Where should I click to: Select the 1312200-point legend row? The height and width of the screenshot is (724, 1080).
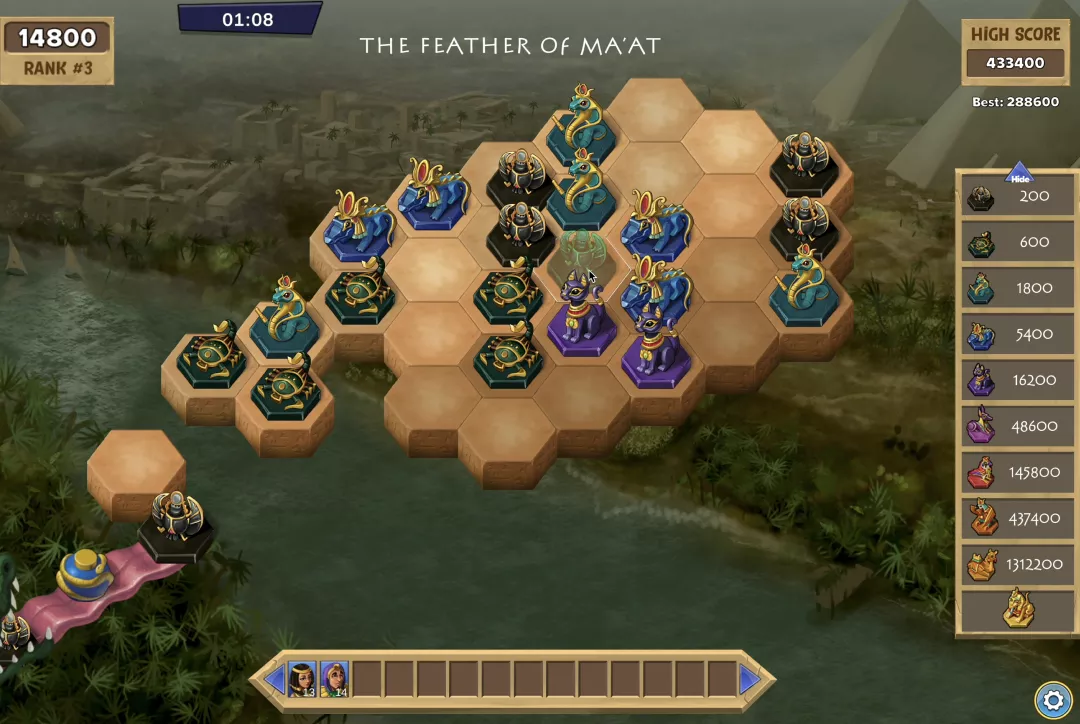coord(1017,565)
